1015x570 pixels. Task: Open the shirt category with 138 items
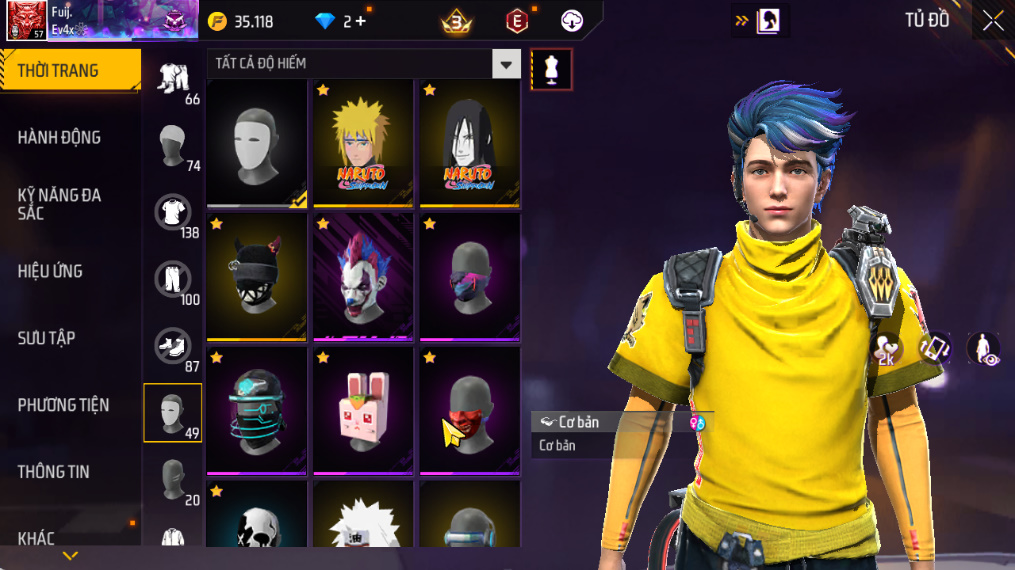[x=173, y=213]
